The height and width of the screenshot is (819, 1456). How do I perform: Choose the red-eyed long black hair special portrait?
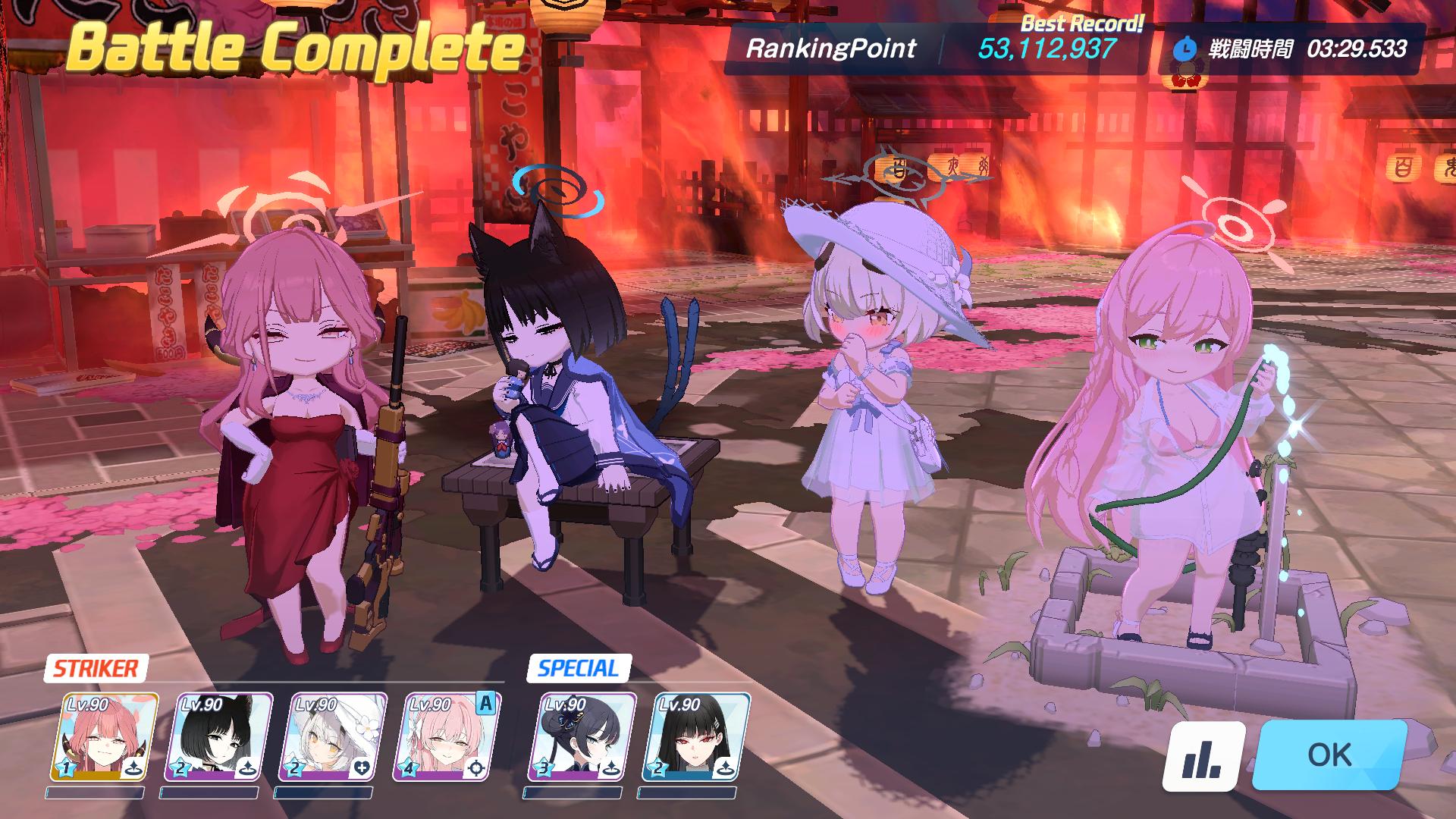(695, 737)
